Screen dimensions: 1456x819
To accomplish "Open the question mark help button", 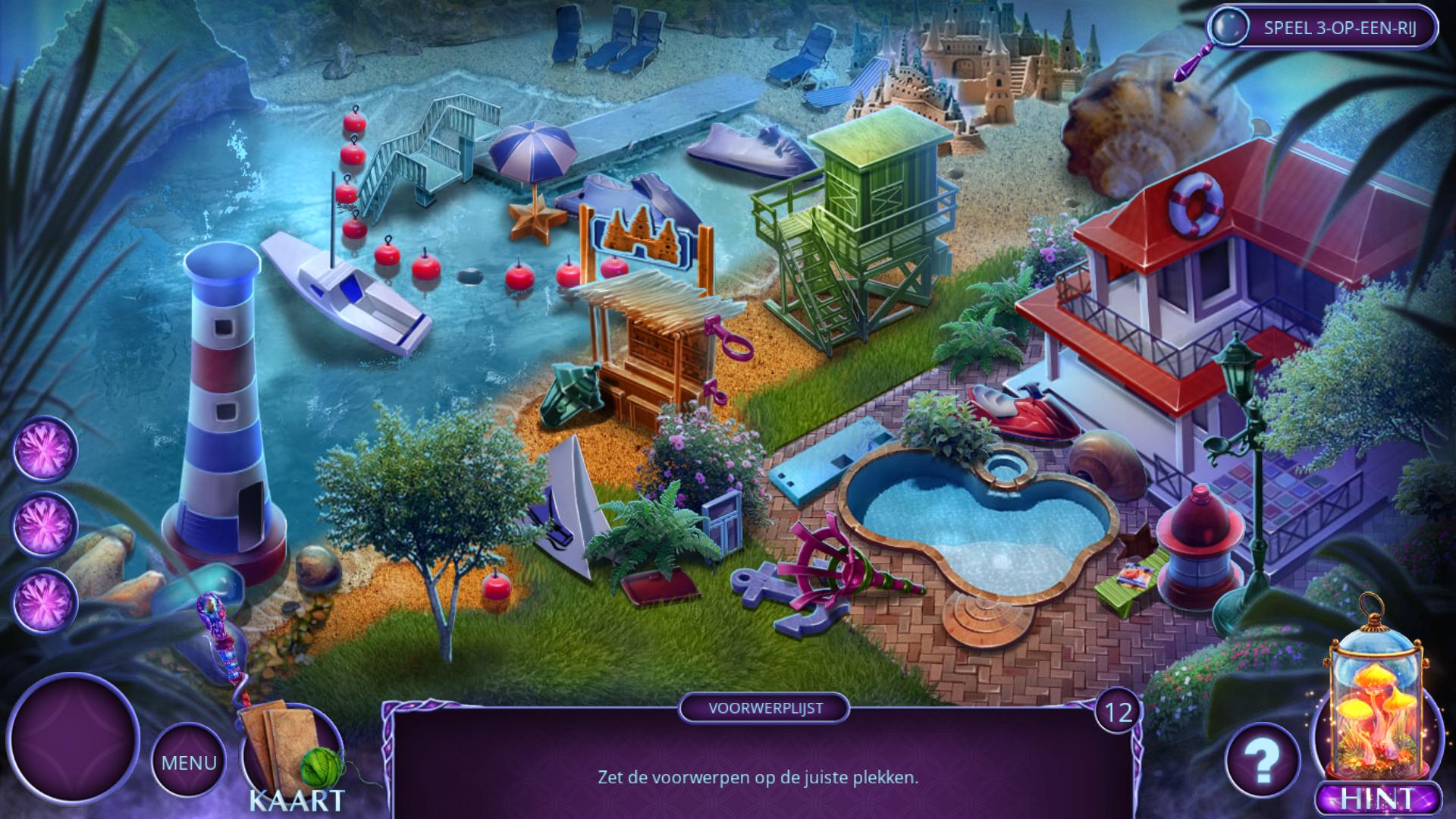I will 1263,760.
